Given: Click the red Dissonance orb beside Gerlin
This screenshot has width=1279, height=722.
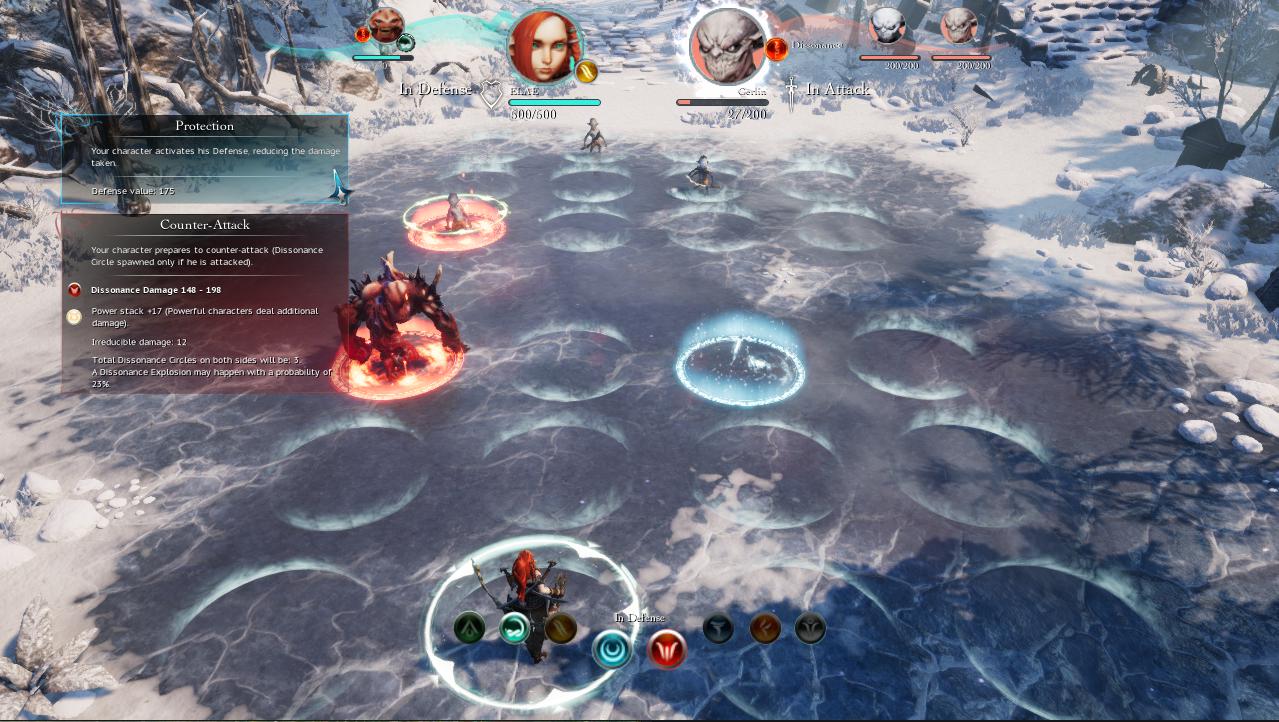Looking at the screenshot, I should [x=776, y=48].
